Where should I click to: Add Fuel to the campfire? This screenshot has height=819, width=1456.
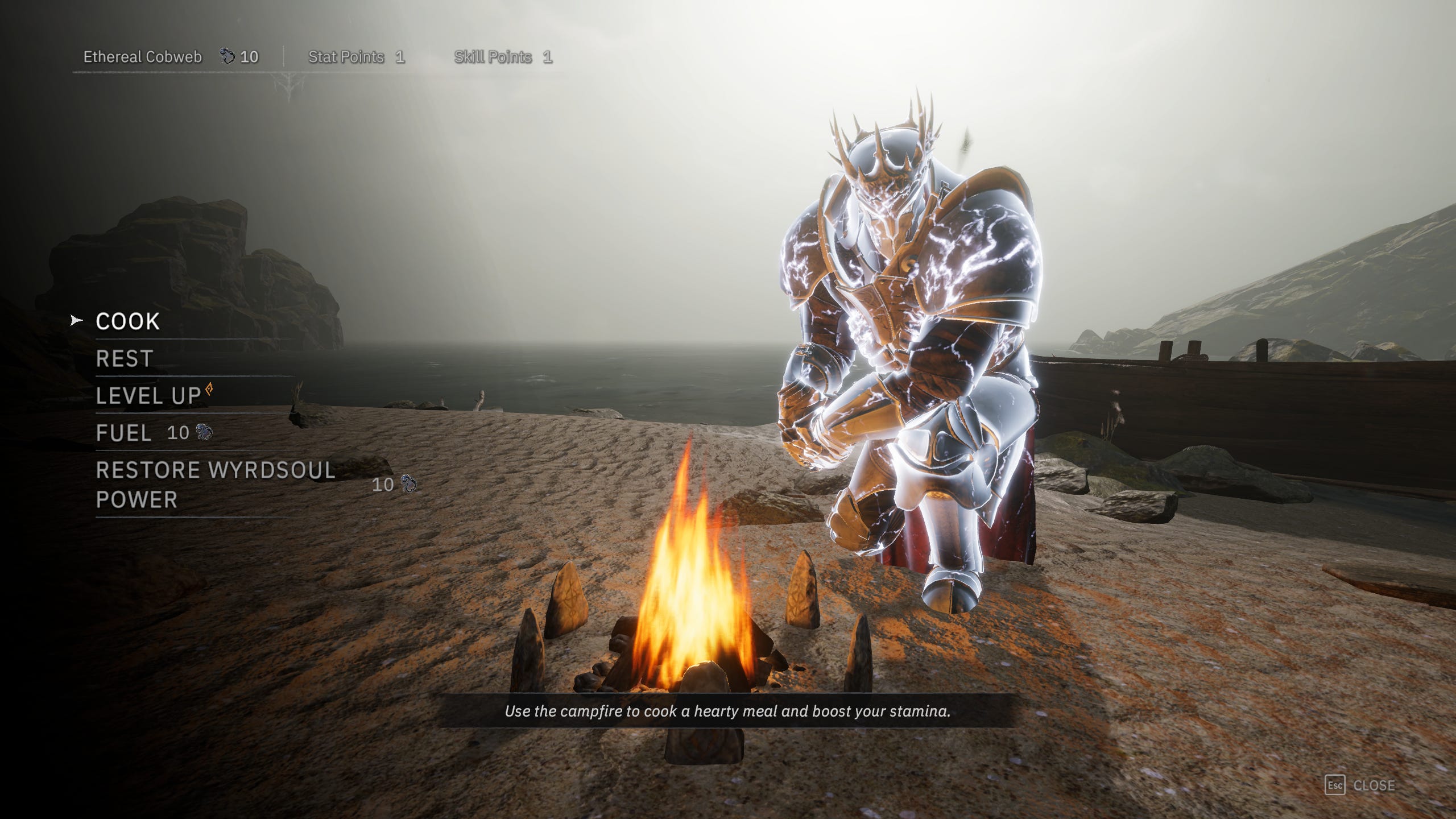click(124, 433)
